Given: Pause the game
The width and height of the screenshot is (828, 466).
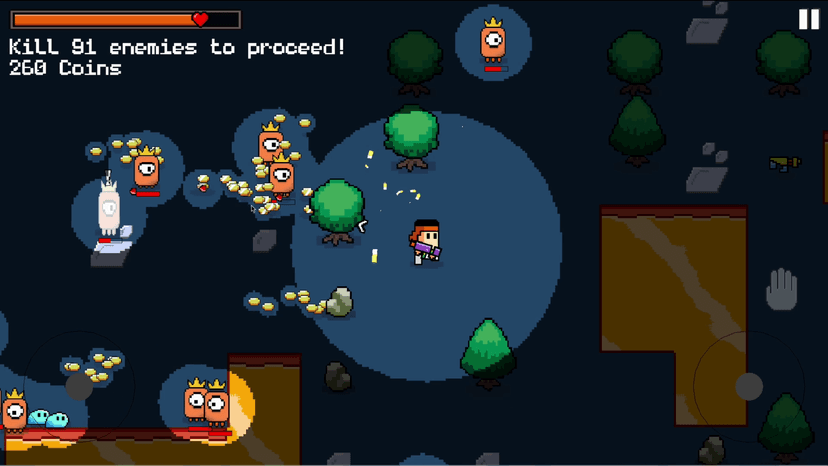Looking at the screenshot, I should click(808, 19).
